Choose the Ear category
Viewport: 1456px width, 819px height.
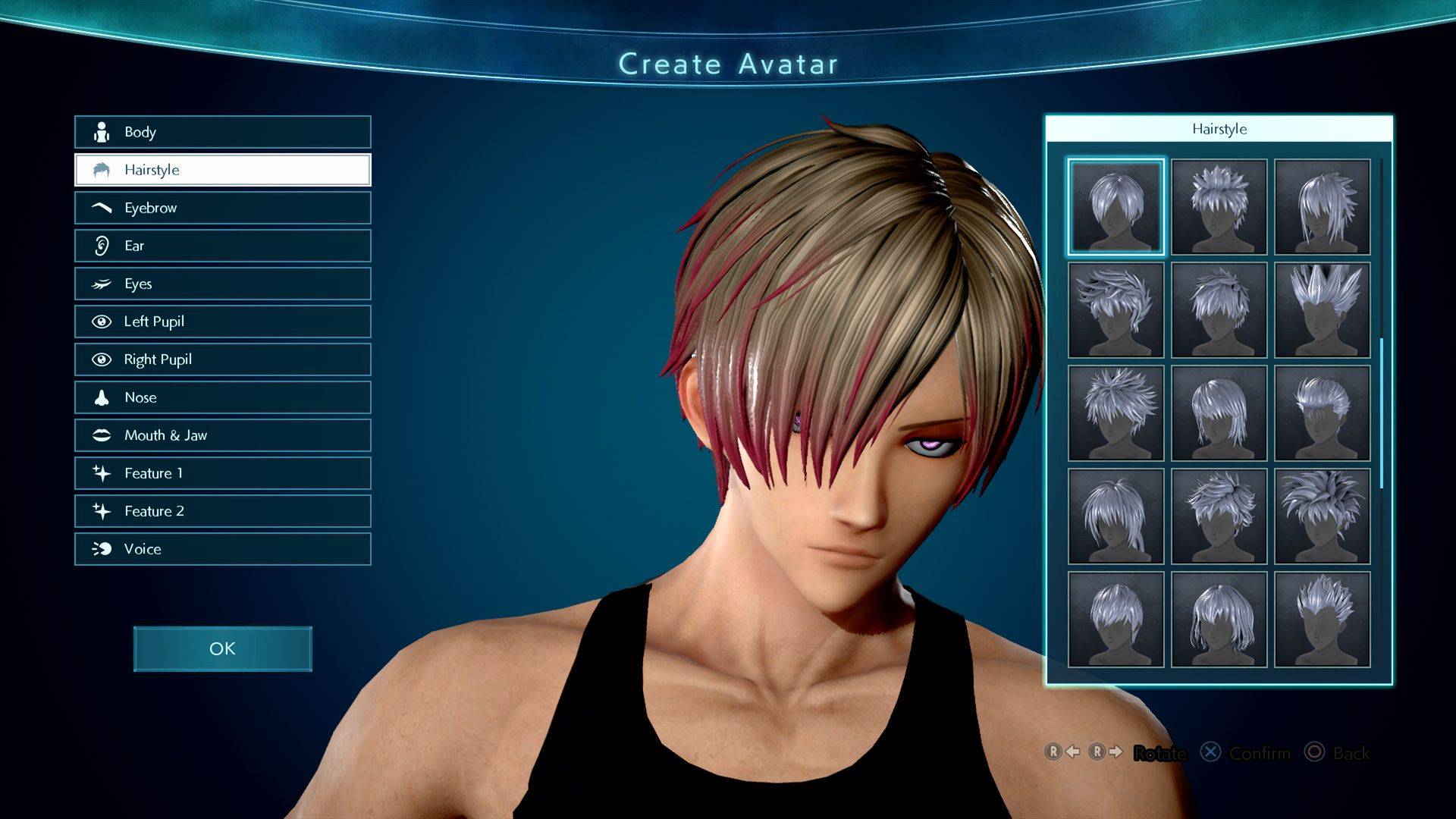(x=222, y=246)
